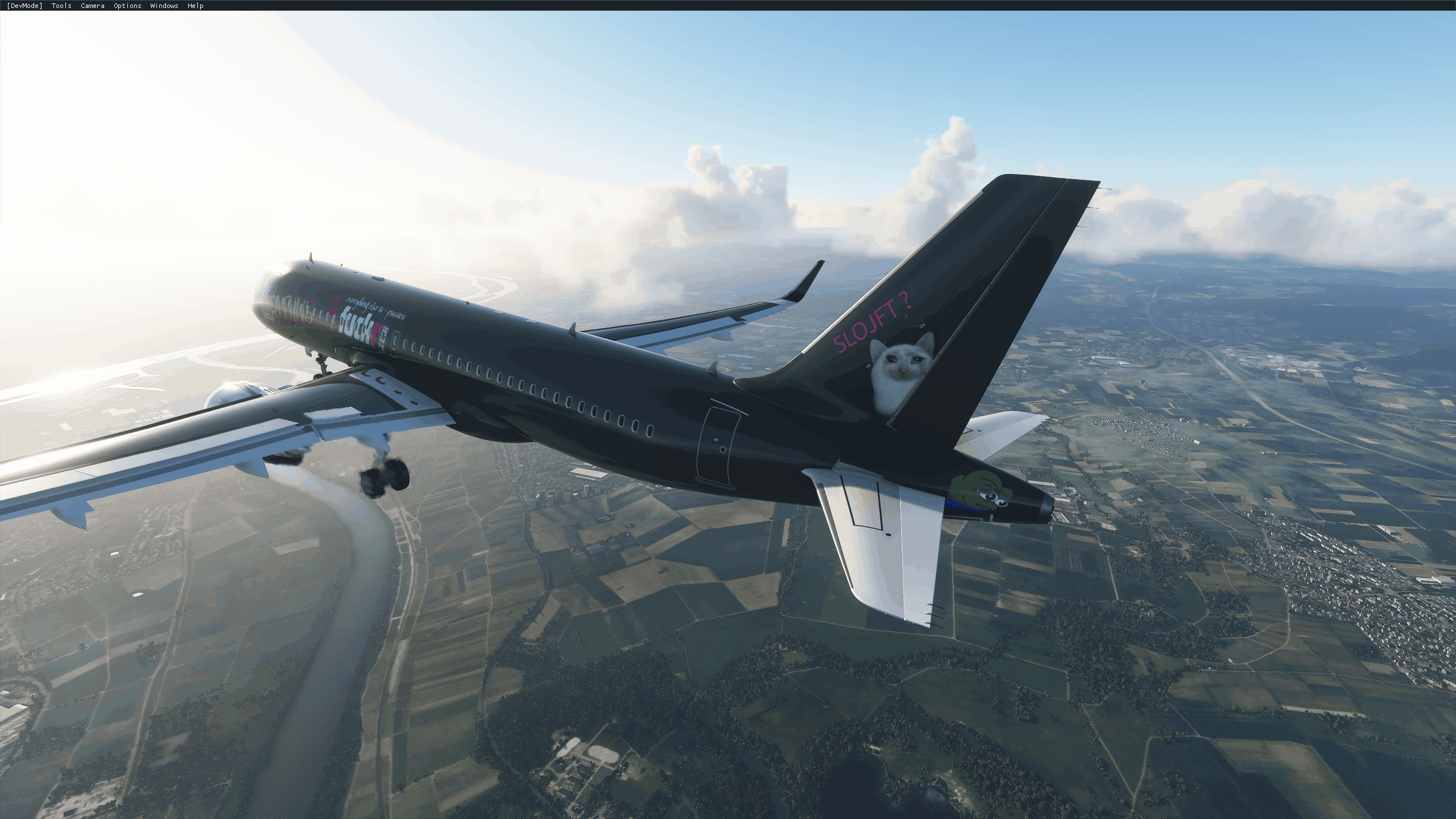This screenshot has height=819, width=1456.
Task: Open the Help menu
Action: [x=195, y=6]
